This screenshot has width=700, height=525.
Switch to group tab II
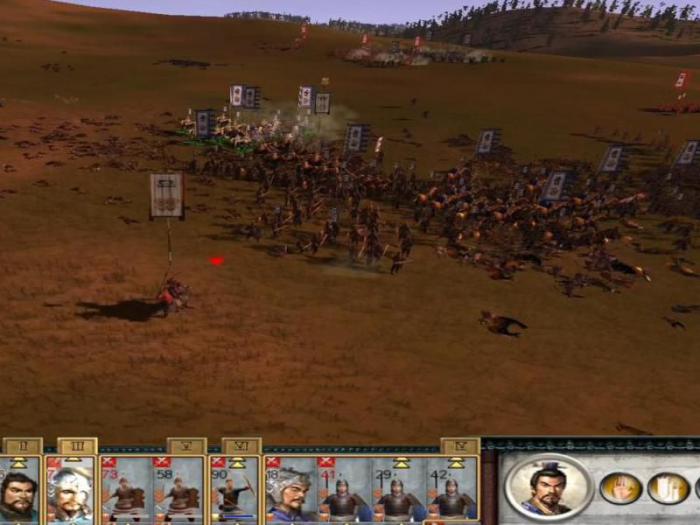(x=22, y=446)
